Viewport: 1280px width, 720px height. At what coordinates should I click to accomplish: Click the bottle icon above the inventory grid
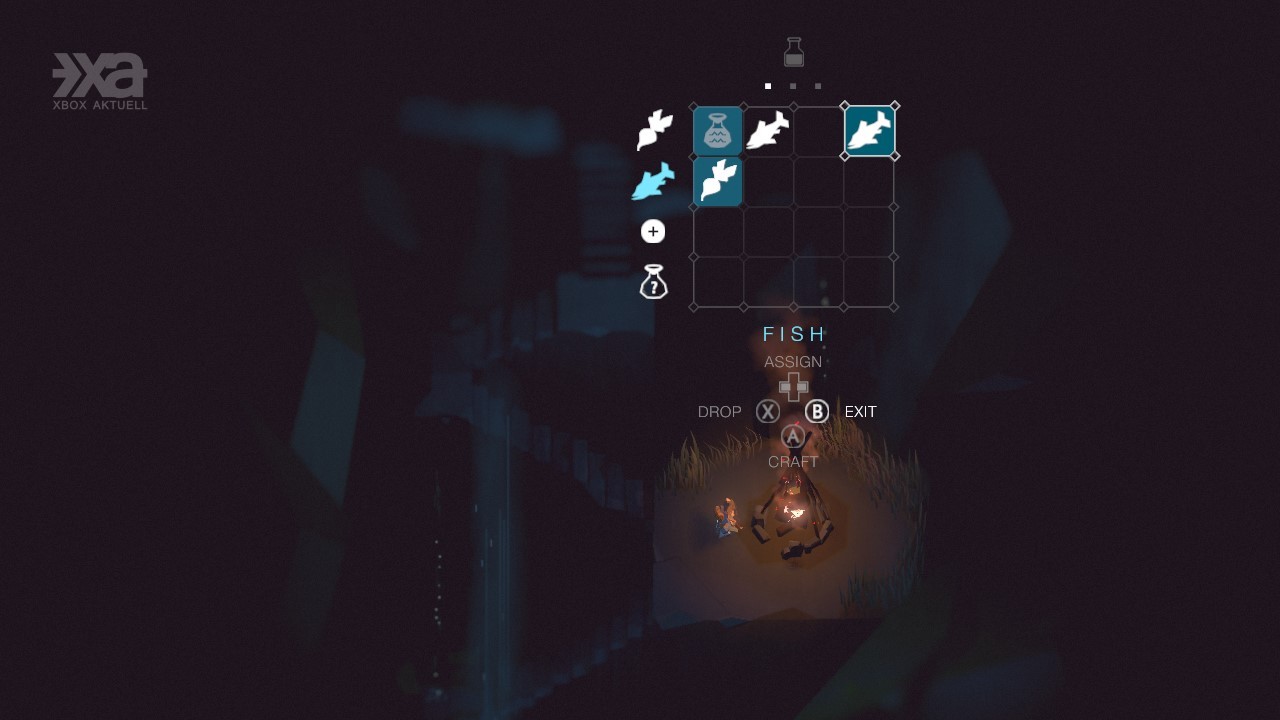click(x=794, y=52)
